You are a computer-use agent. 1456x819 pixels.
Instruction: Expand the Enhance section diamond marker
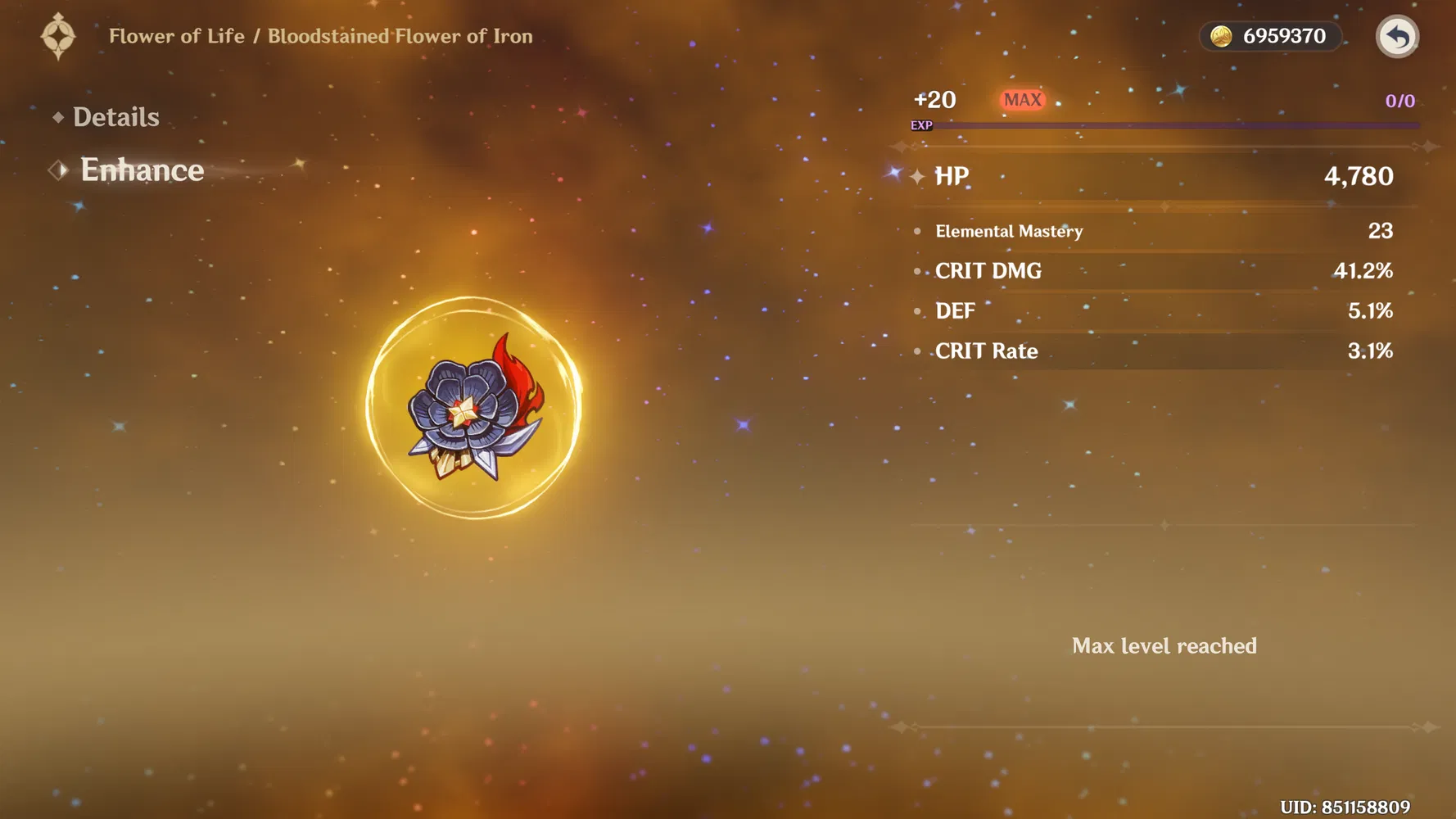[57, 170]
